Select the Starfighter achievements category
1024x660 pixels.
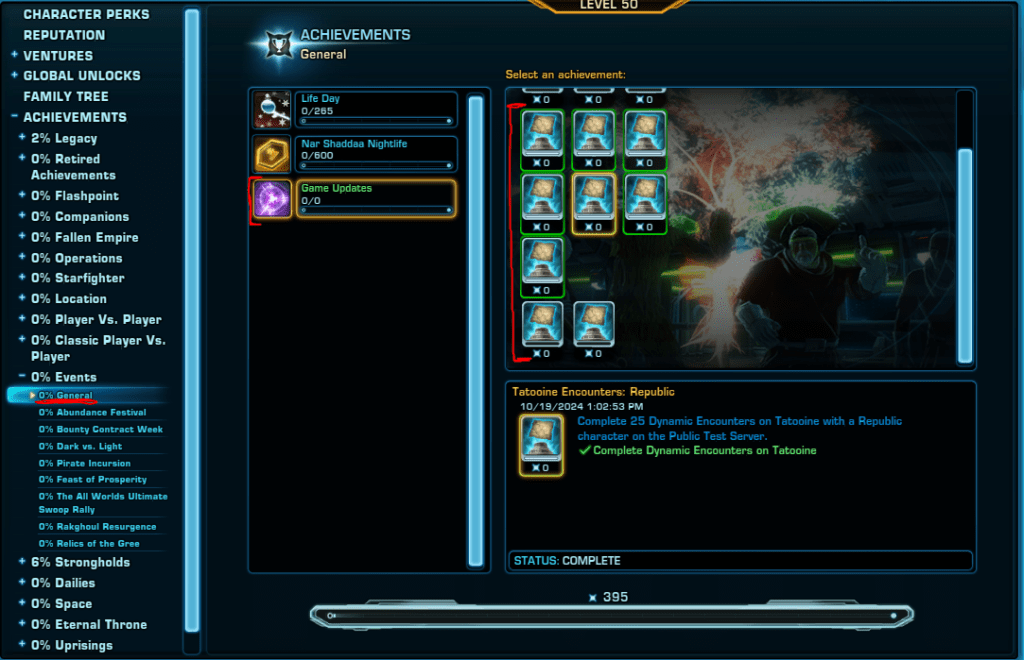79,278
